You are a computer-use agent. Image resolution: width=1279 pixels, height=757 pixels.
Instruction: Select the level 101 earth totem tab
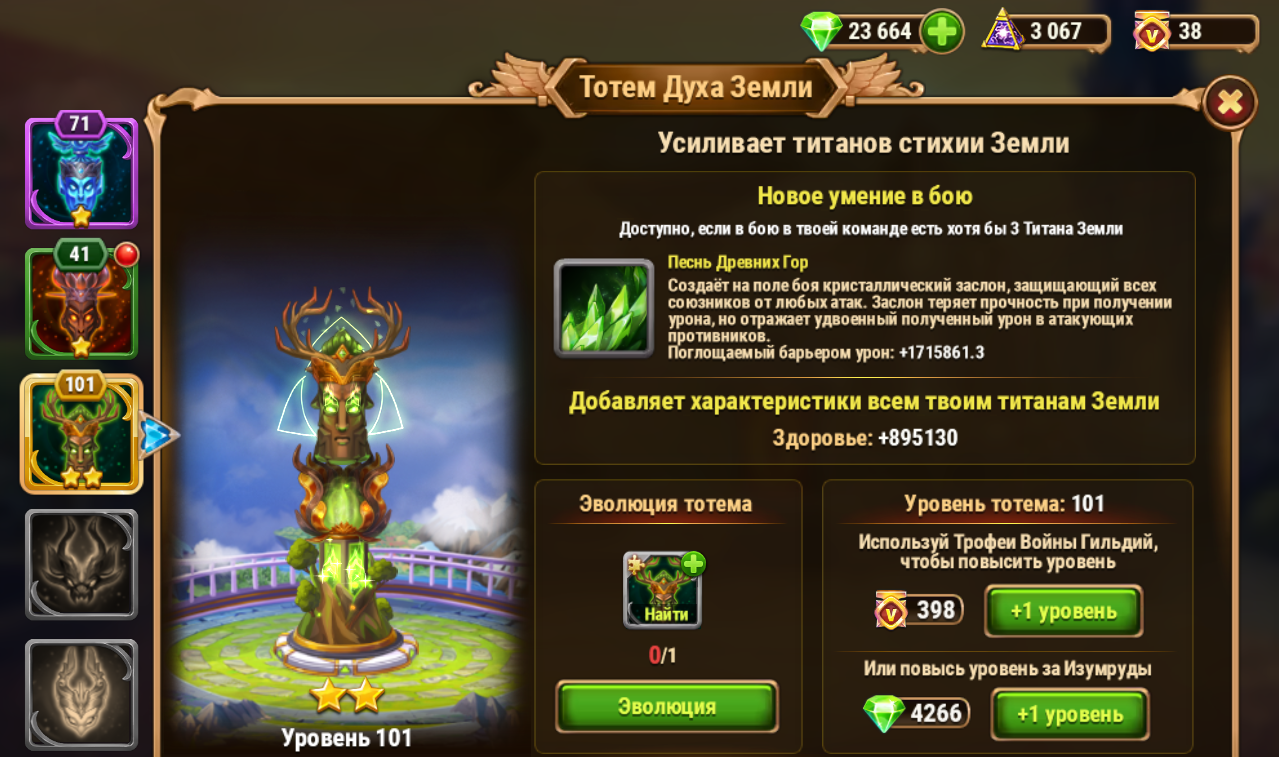tap(80, 434)
